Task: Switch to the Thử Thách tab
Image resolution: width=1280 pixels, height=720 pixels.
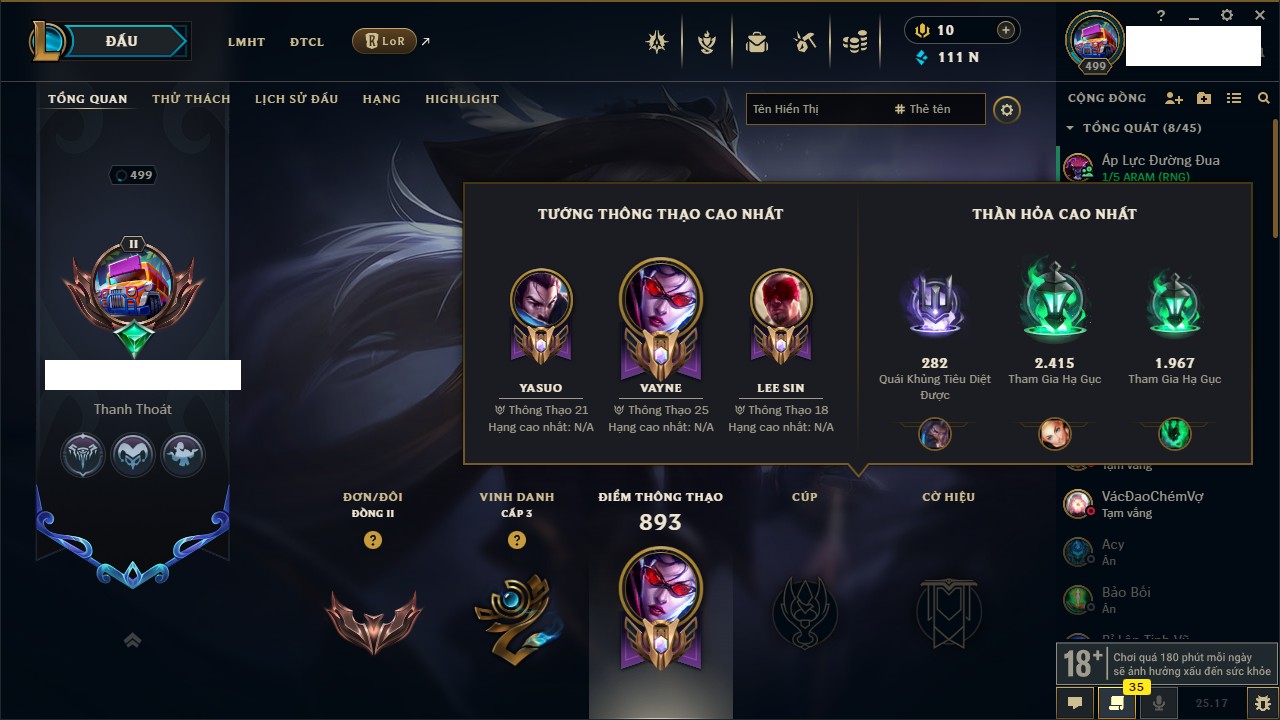Action: pyautogui.click(x=191, y=99)
